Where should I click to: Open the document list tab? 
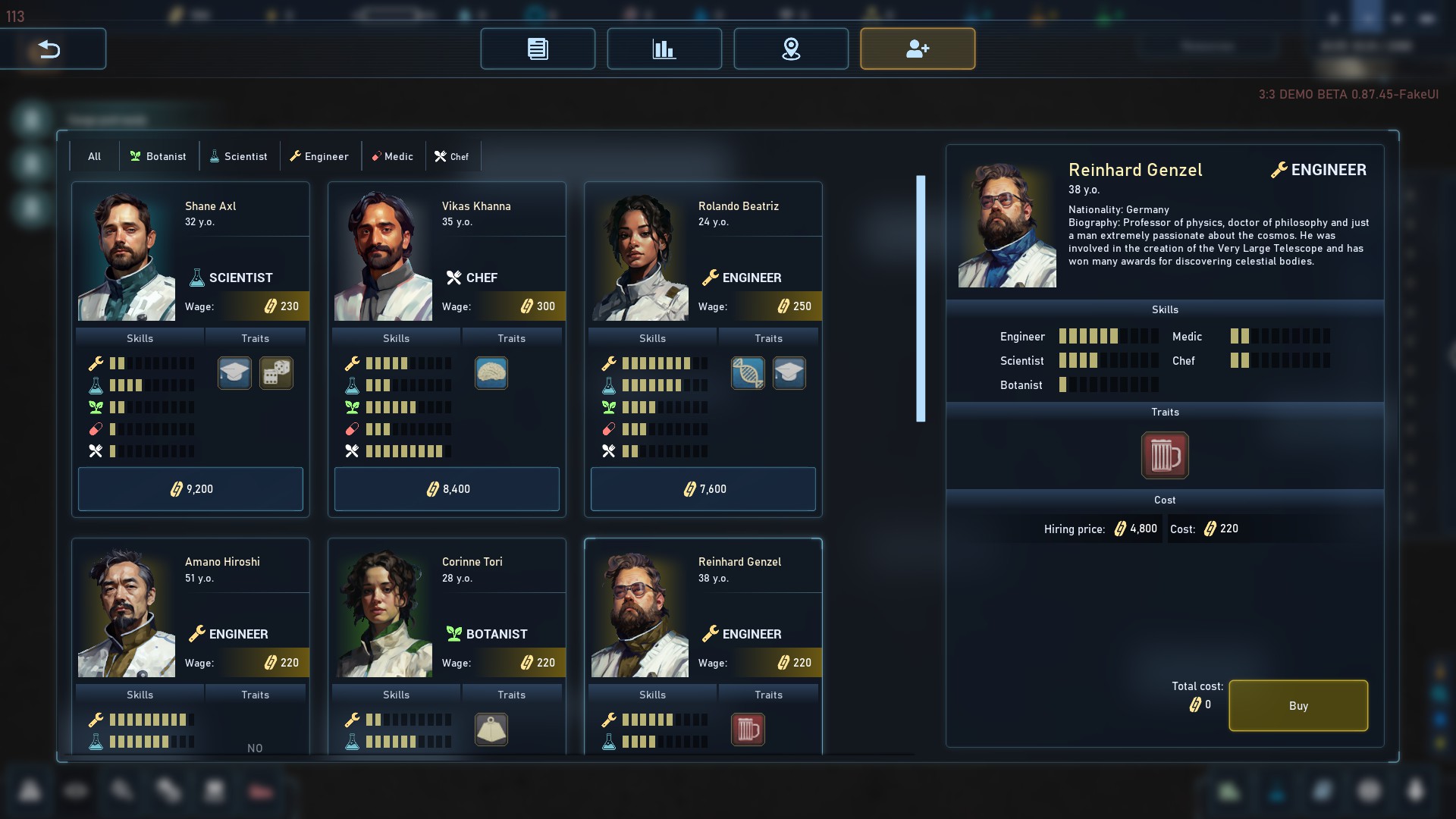(x=538, y=49)
